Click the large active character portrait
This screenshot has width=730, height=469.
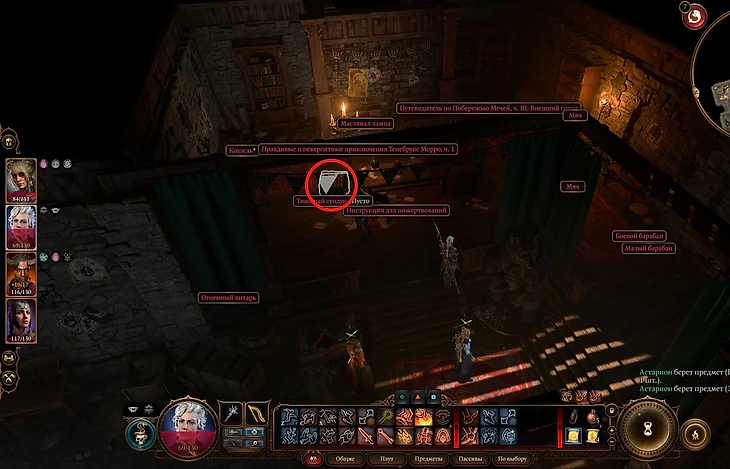(189, 426)
